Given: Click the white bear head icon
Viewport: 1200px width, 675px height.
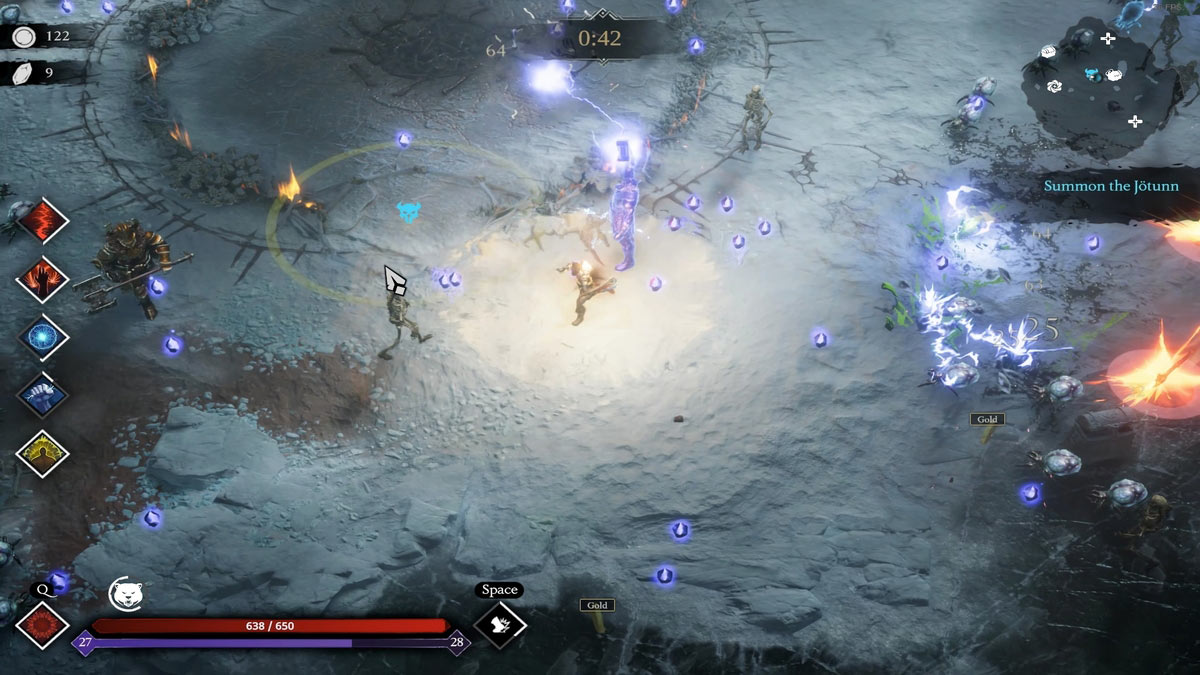Looking at the screenshot, I should 124,594.
